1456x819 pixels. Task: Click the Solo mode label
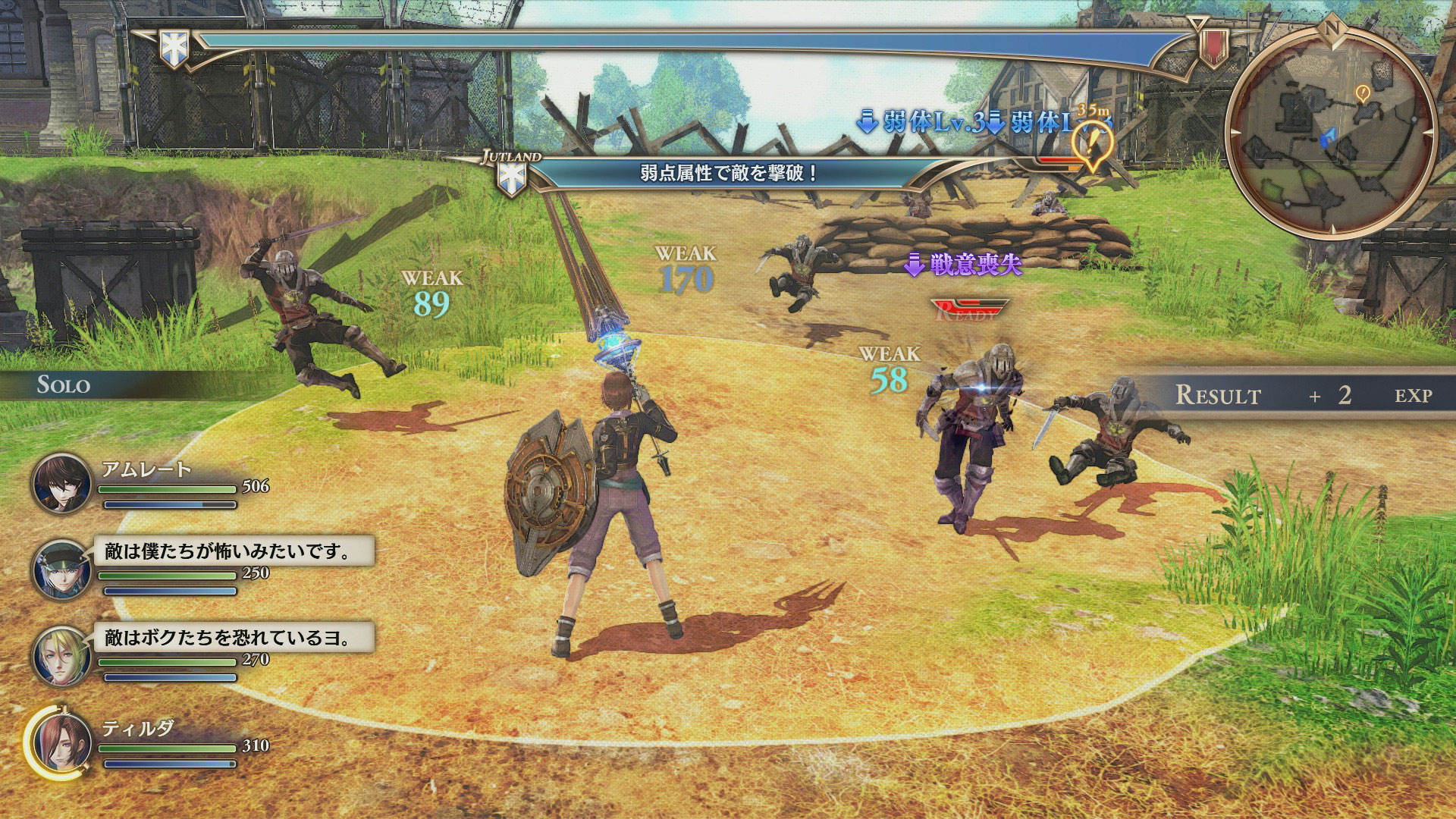click(64, 385)
